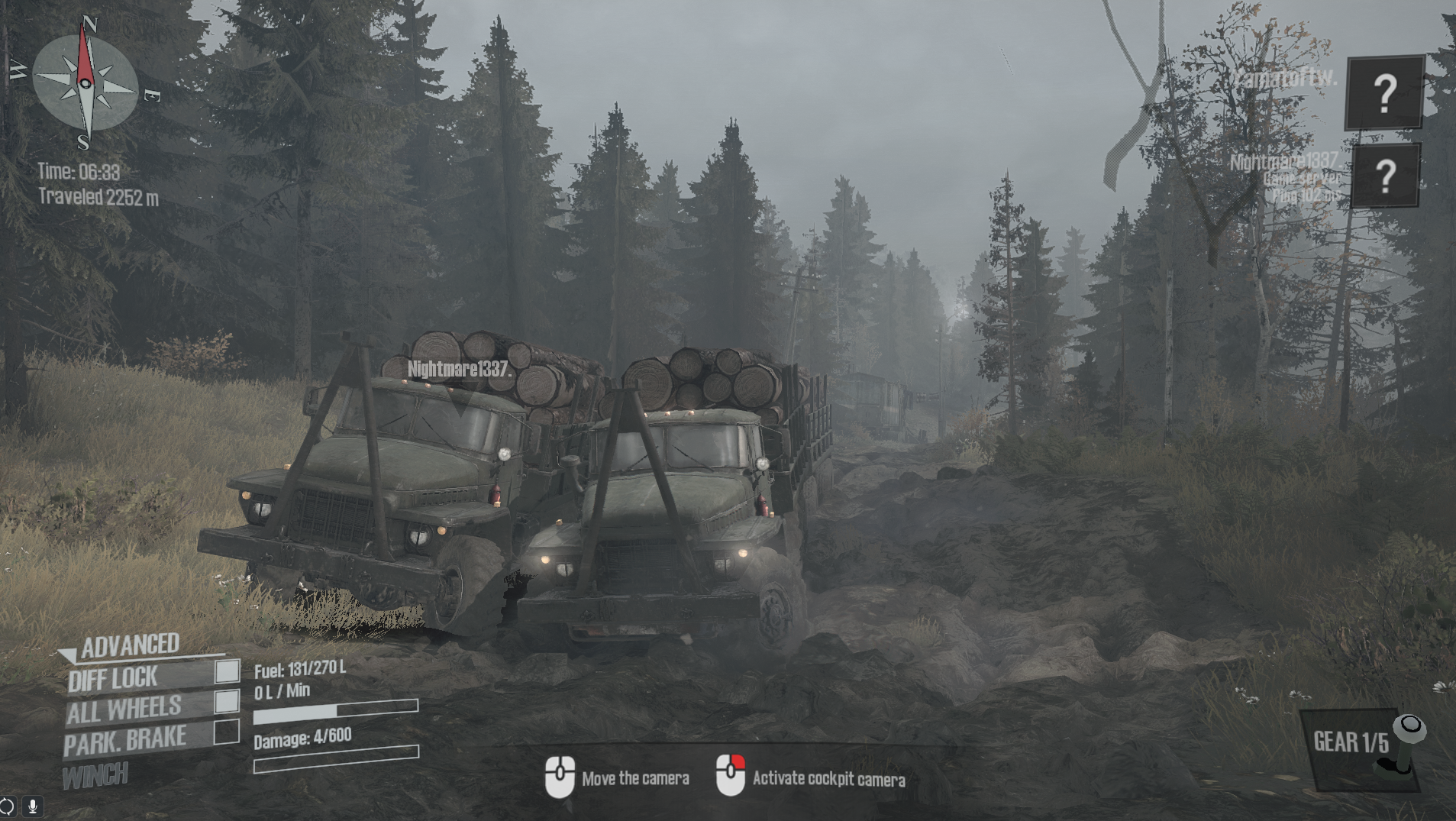Toggle the PARK. BRAKE checkbox
This screenshot has height=821, width=1456.
tap(226, 732)
